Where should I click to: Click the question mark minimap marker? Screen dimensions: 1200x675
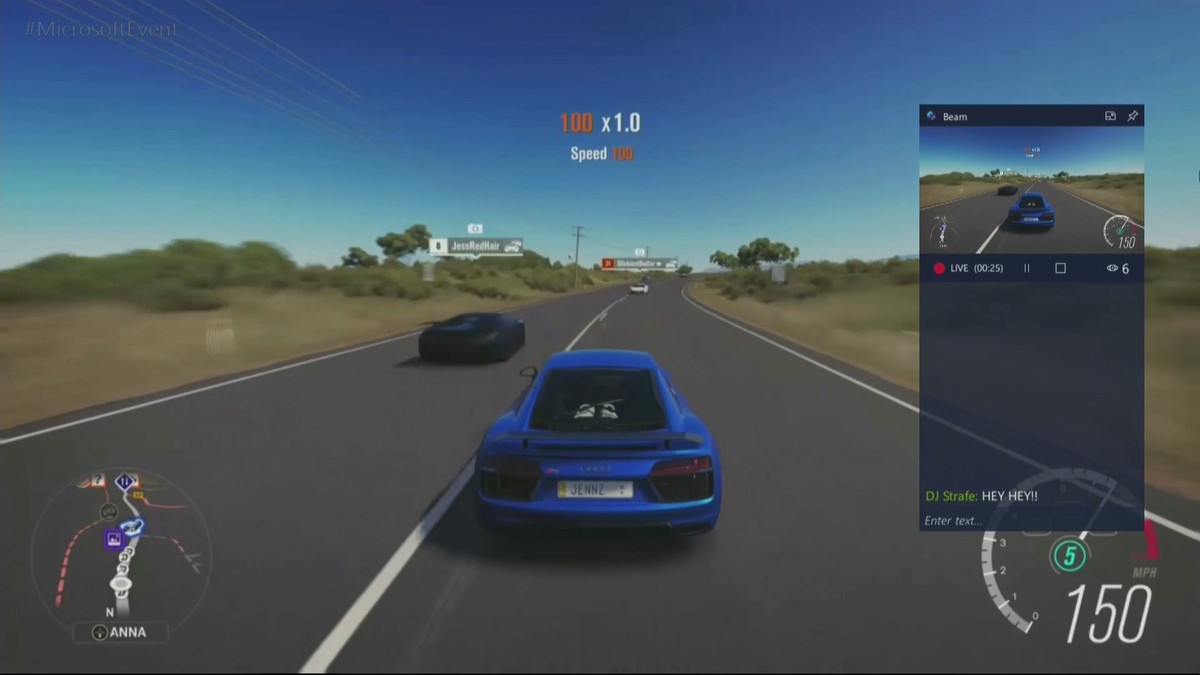pos(98,481)
